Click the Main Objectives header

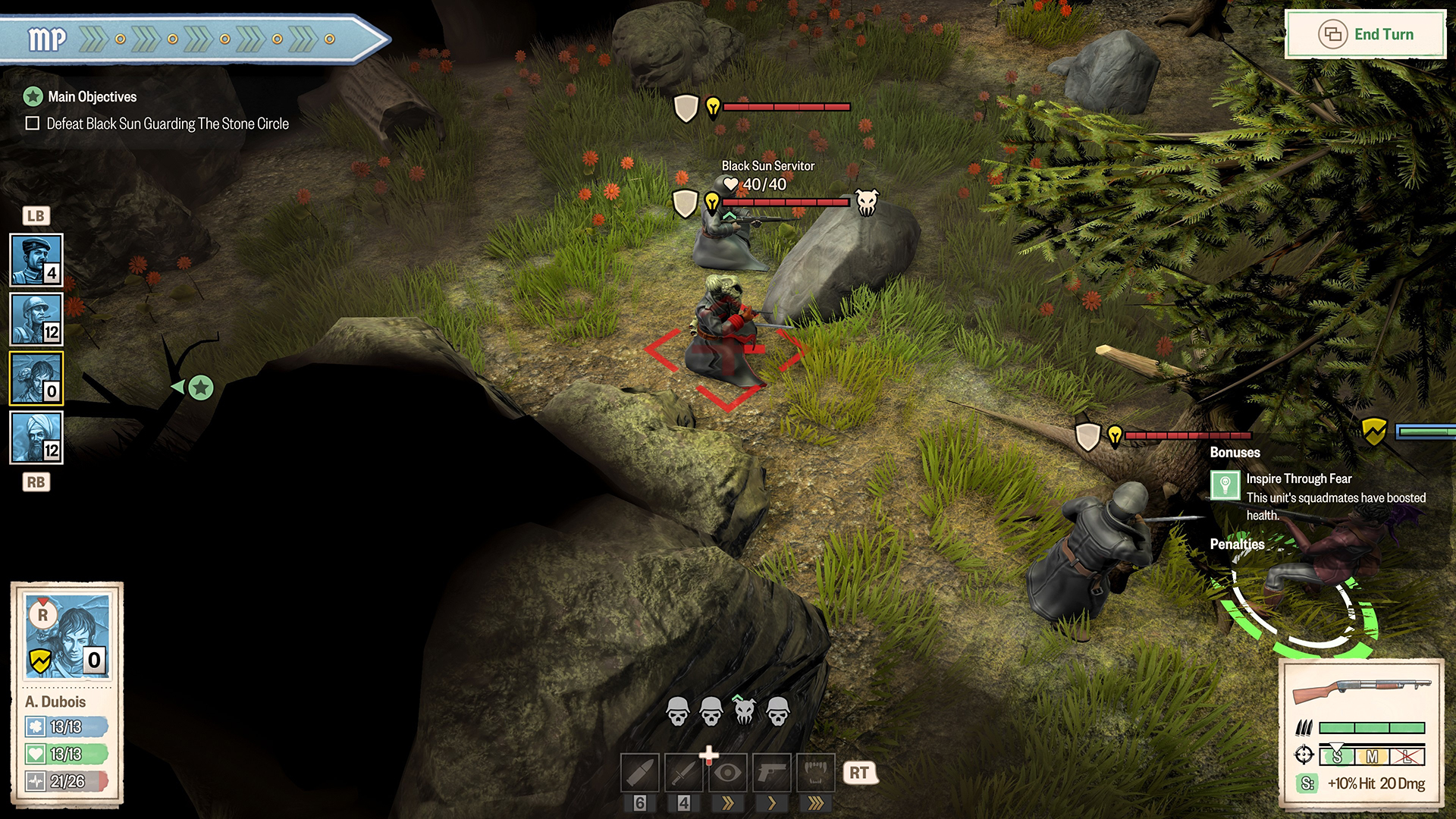point(92,97)
